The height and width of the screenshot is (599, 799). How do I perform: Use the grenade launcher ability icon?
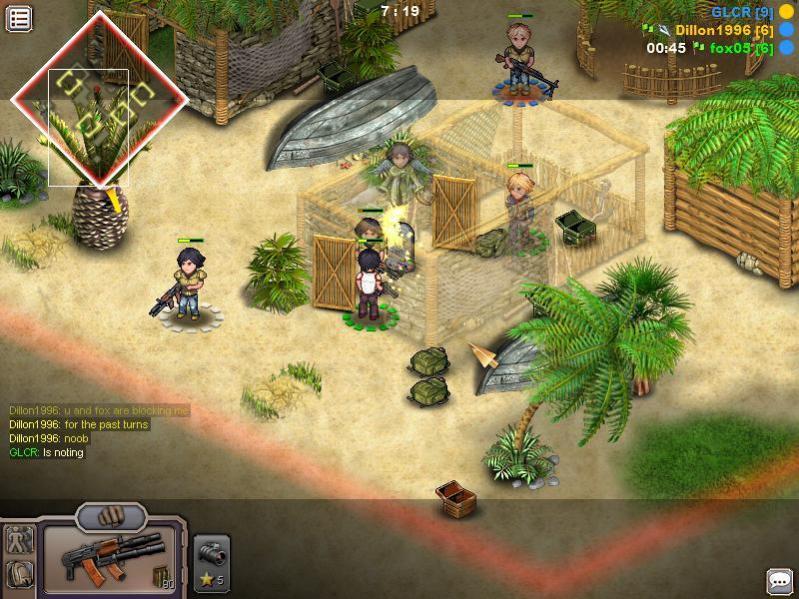coord(211,553)
